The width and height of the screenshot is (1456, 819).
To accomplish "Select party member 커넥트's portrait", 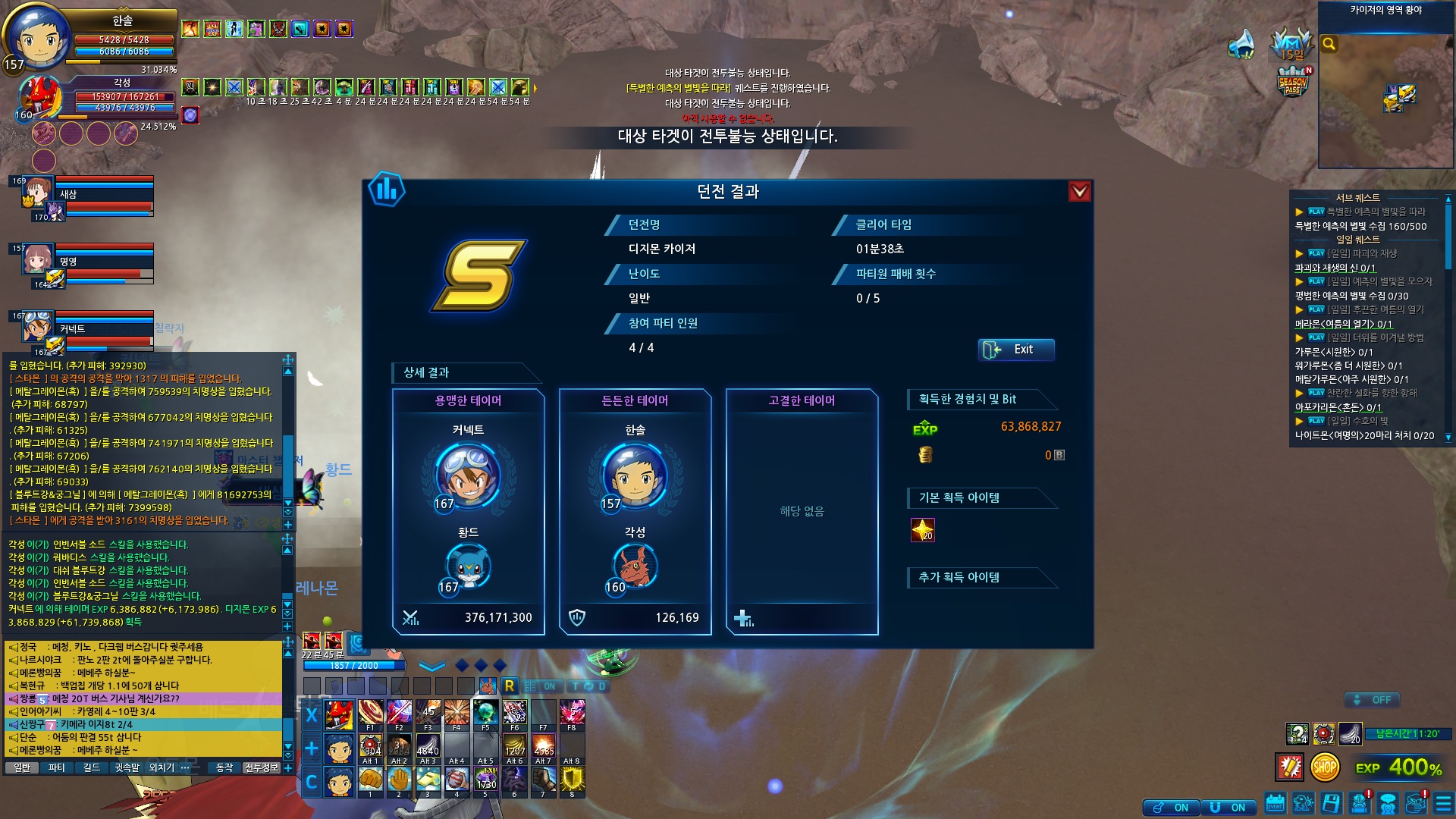I will [36, 328].
